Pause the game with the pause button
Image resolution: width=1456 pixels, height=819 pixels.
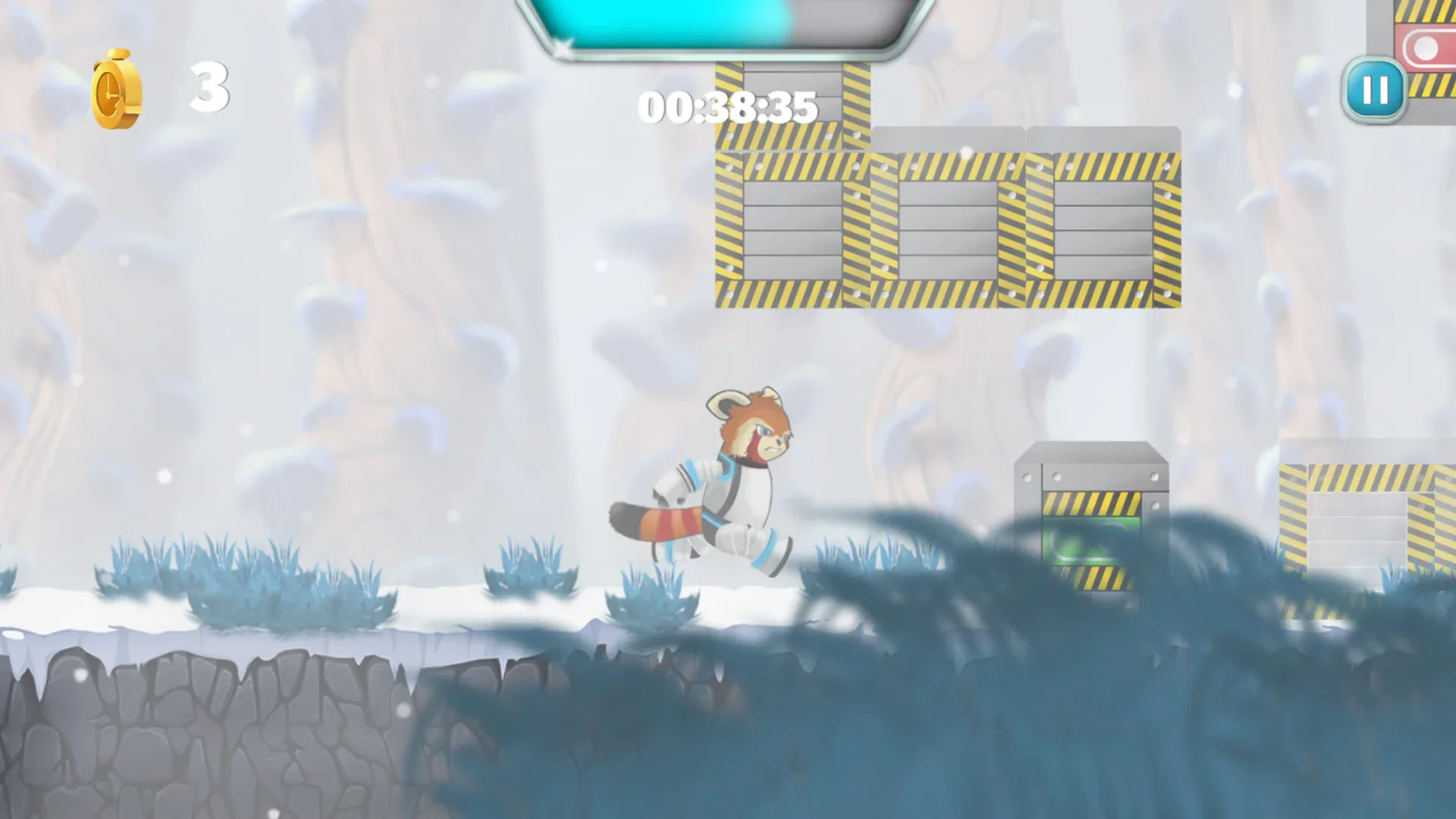1375,92
